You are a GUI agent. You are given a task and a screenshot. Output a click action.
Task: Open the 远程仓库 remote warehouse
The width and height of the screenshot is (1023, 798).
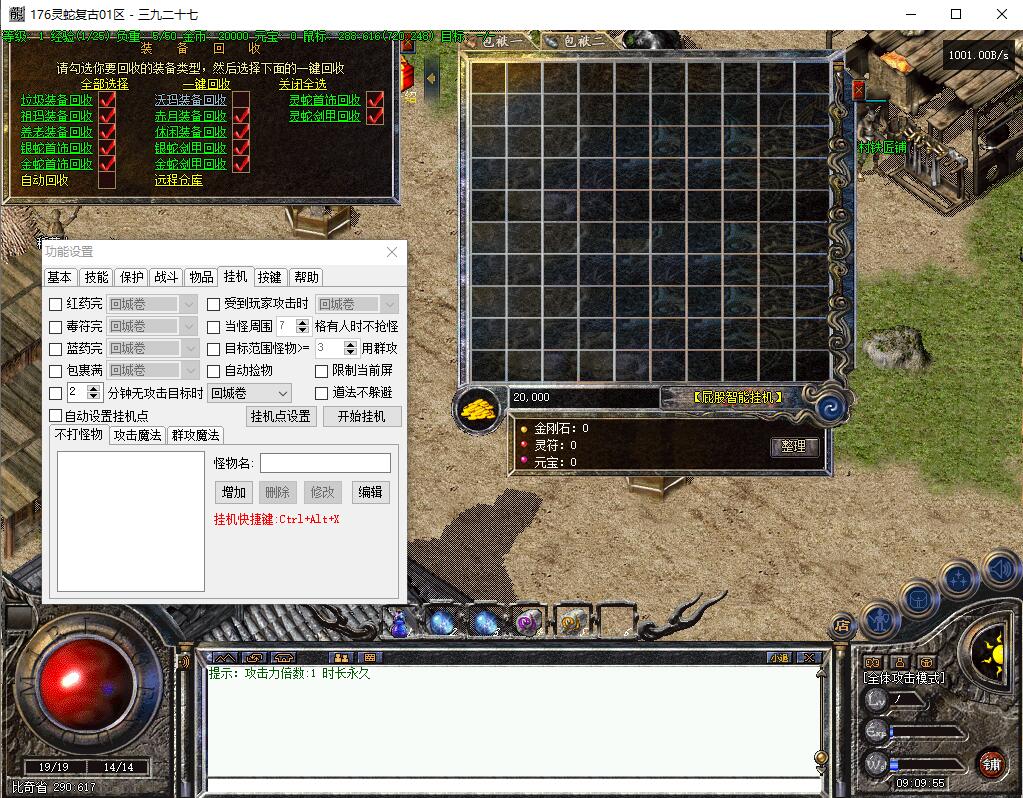tap(178, 180)
